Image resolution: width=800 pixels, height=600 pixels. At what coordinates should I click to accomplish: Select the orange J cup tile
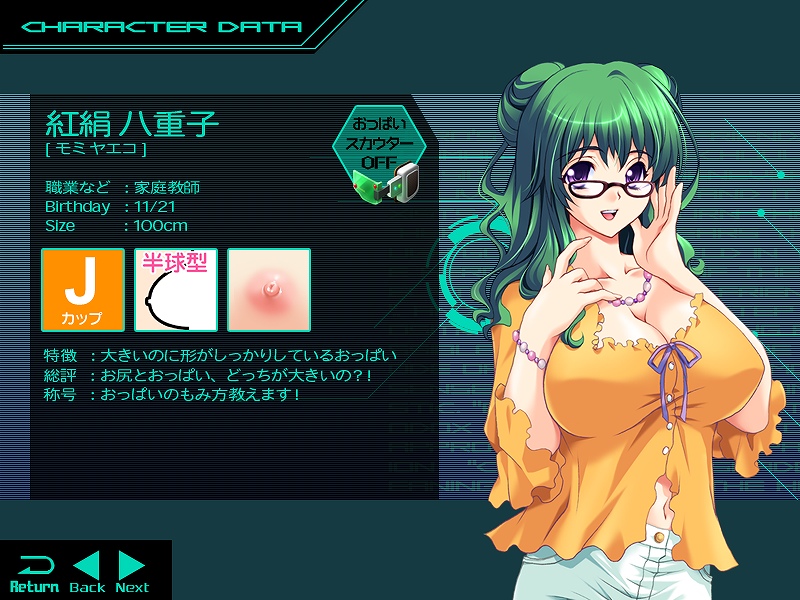pos(83,290)
